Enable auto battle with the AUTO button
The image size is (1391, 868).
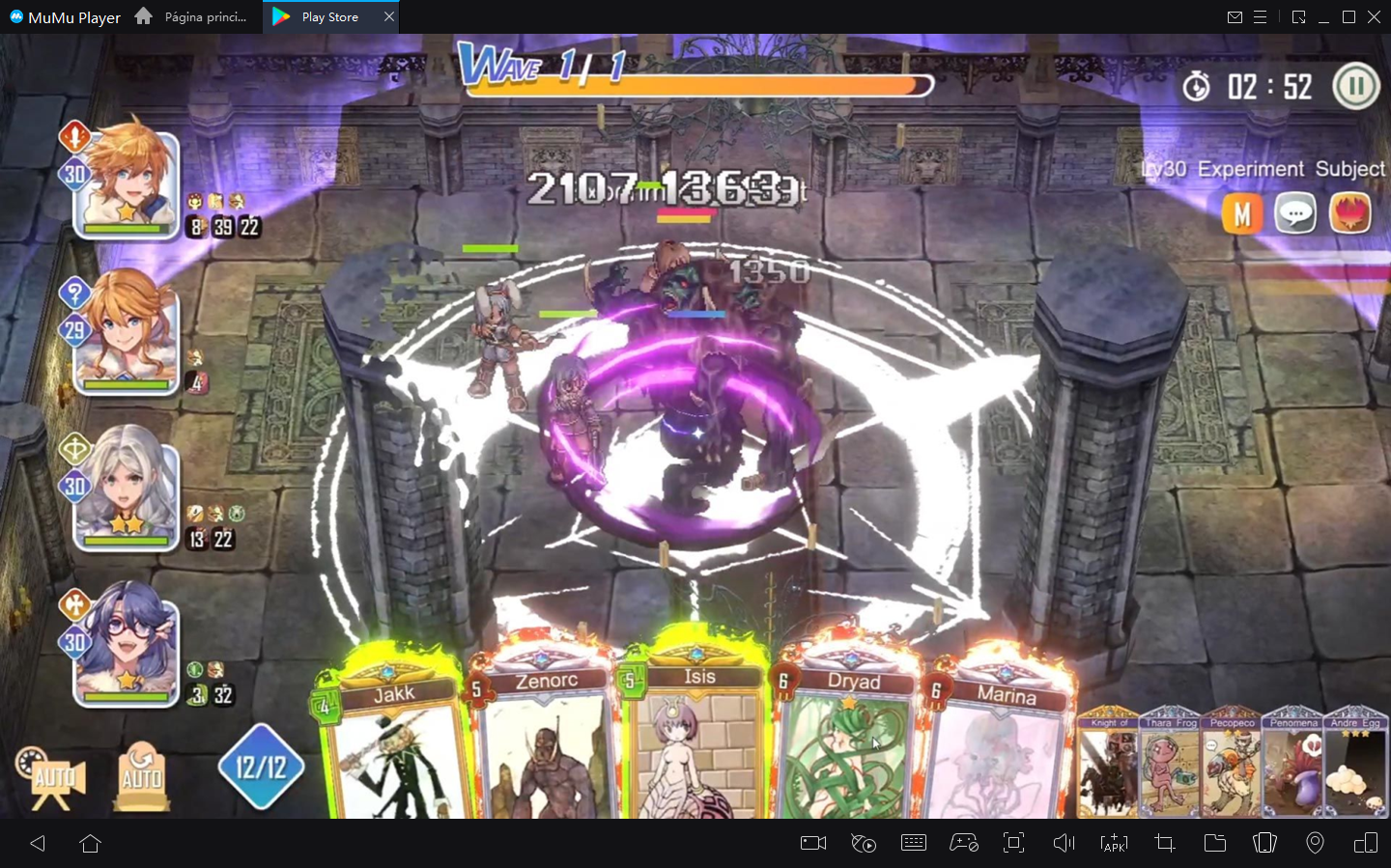pyautogui.click(x=141, y=777)
